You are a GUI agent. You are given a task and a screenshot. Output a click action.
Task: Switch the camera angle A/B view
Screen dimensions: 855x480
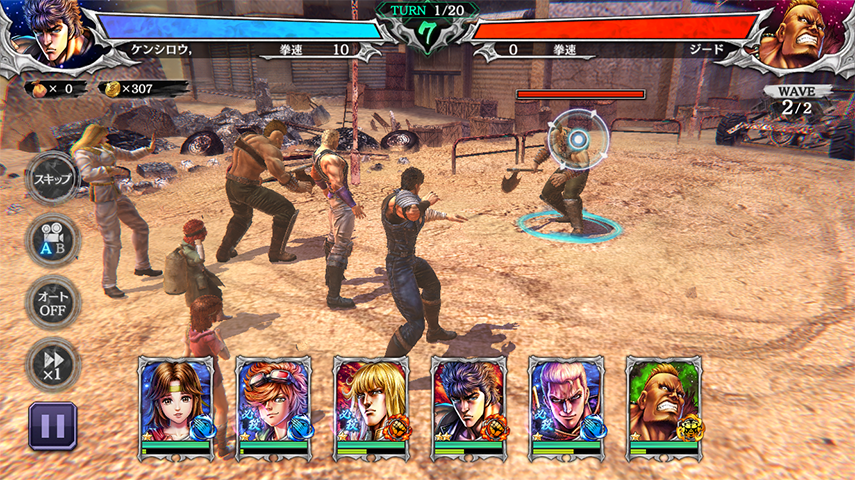(52, 242)
